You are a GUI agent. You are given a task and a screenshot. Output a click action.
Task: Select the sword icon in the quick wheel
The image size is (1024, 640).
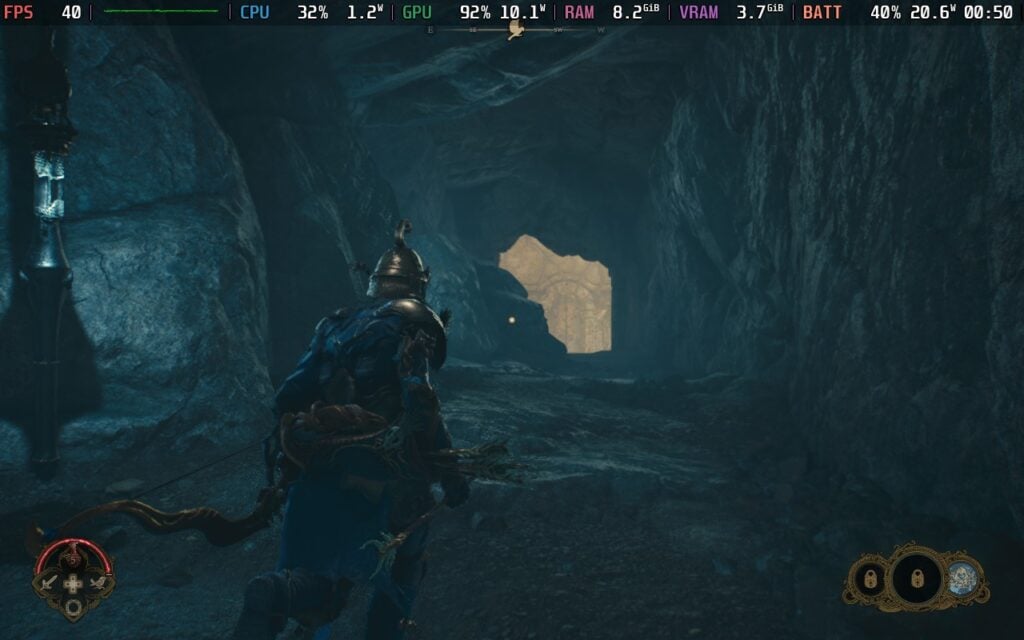(49, 582)
